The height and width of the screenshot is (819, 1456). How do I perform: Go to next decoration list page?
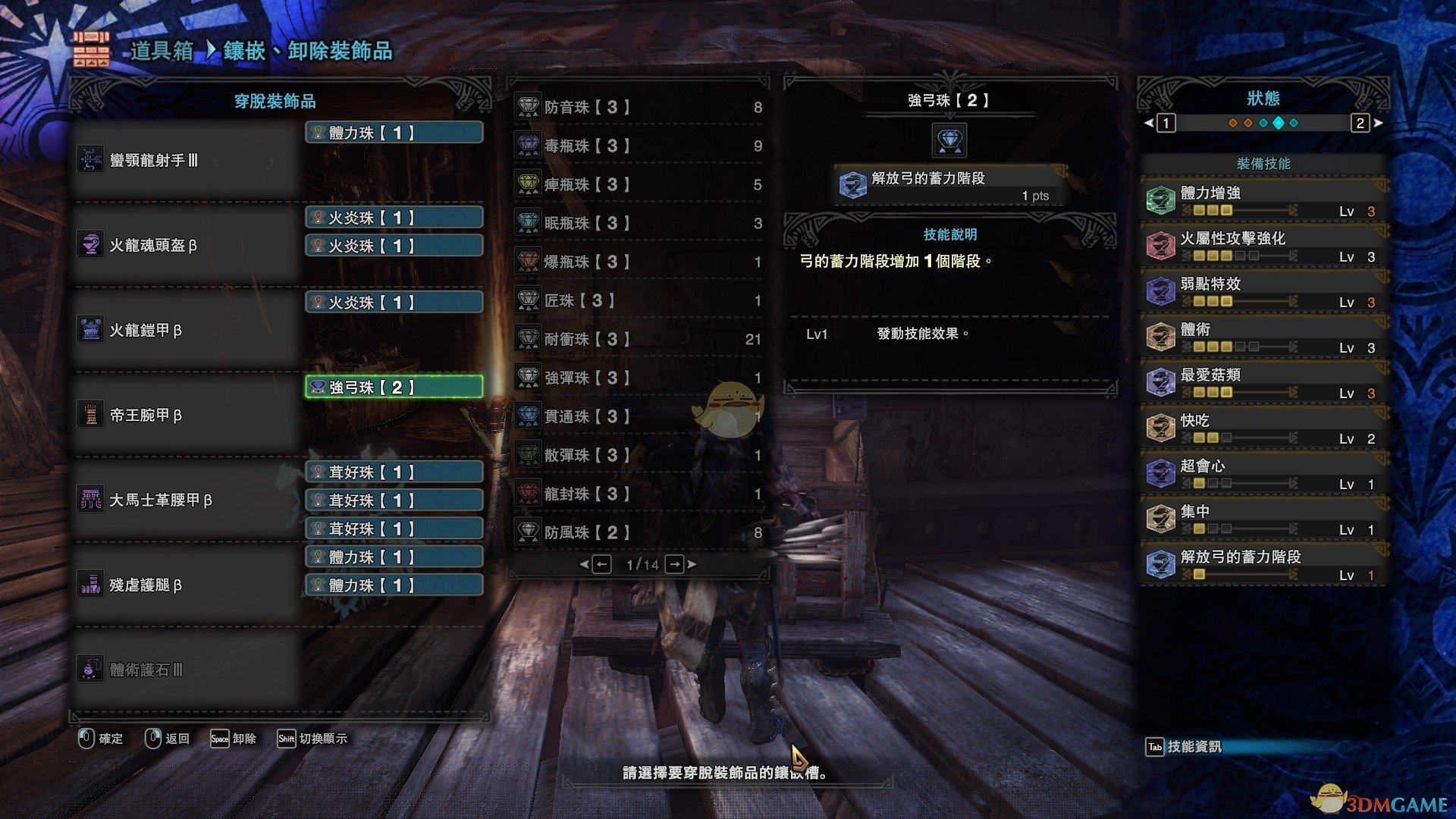pyautogui.click(x=675, y=564)
